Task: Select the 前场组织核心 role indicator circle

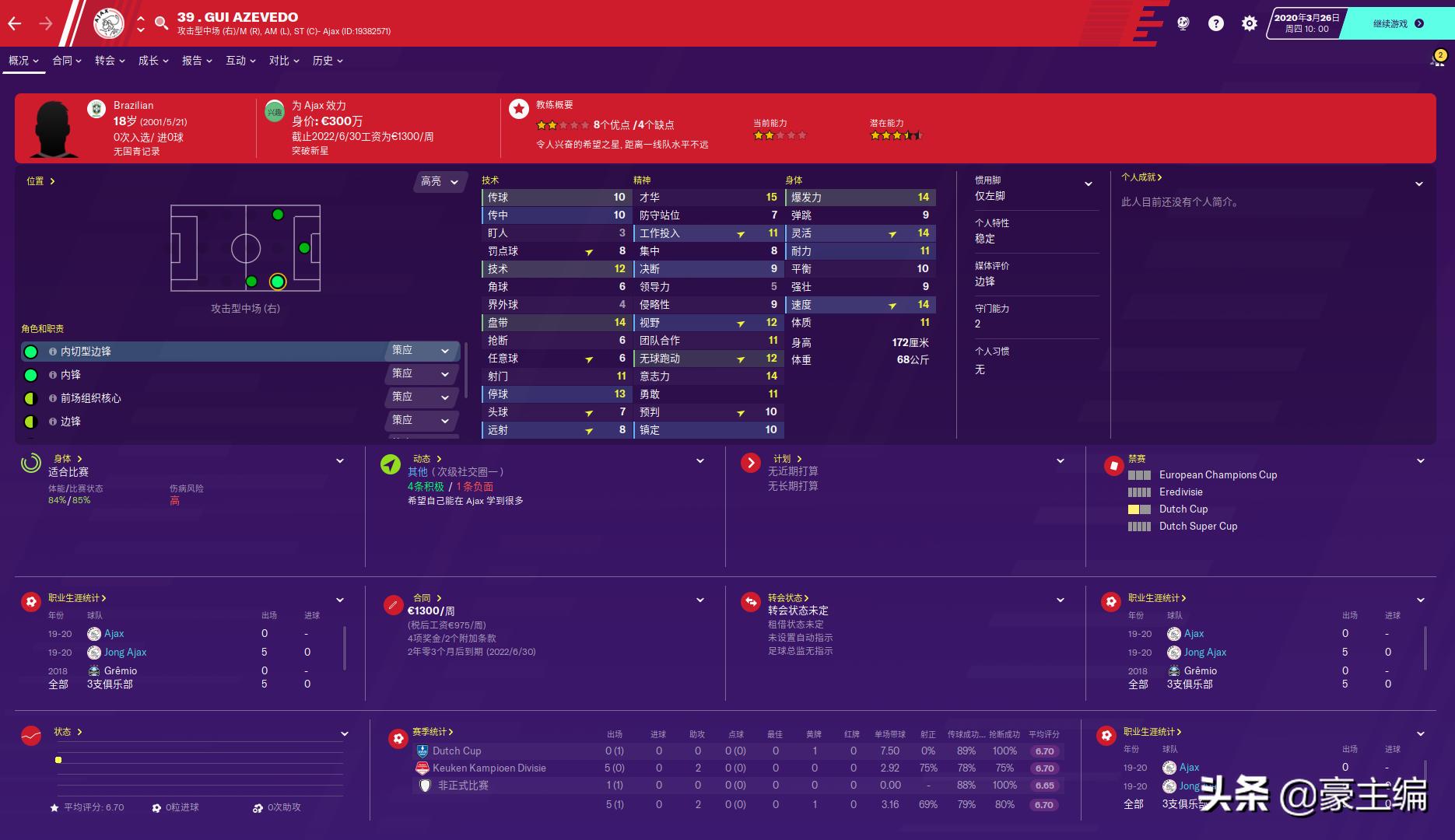Action: 31,398
